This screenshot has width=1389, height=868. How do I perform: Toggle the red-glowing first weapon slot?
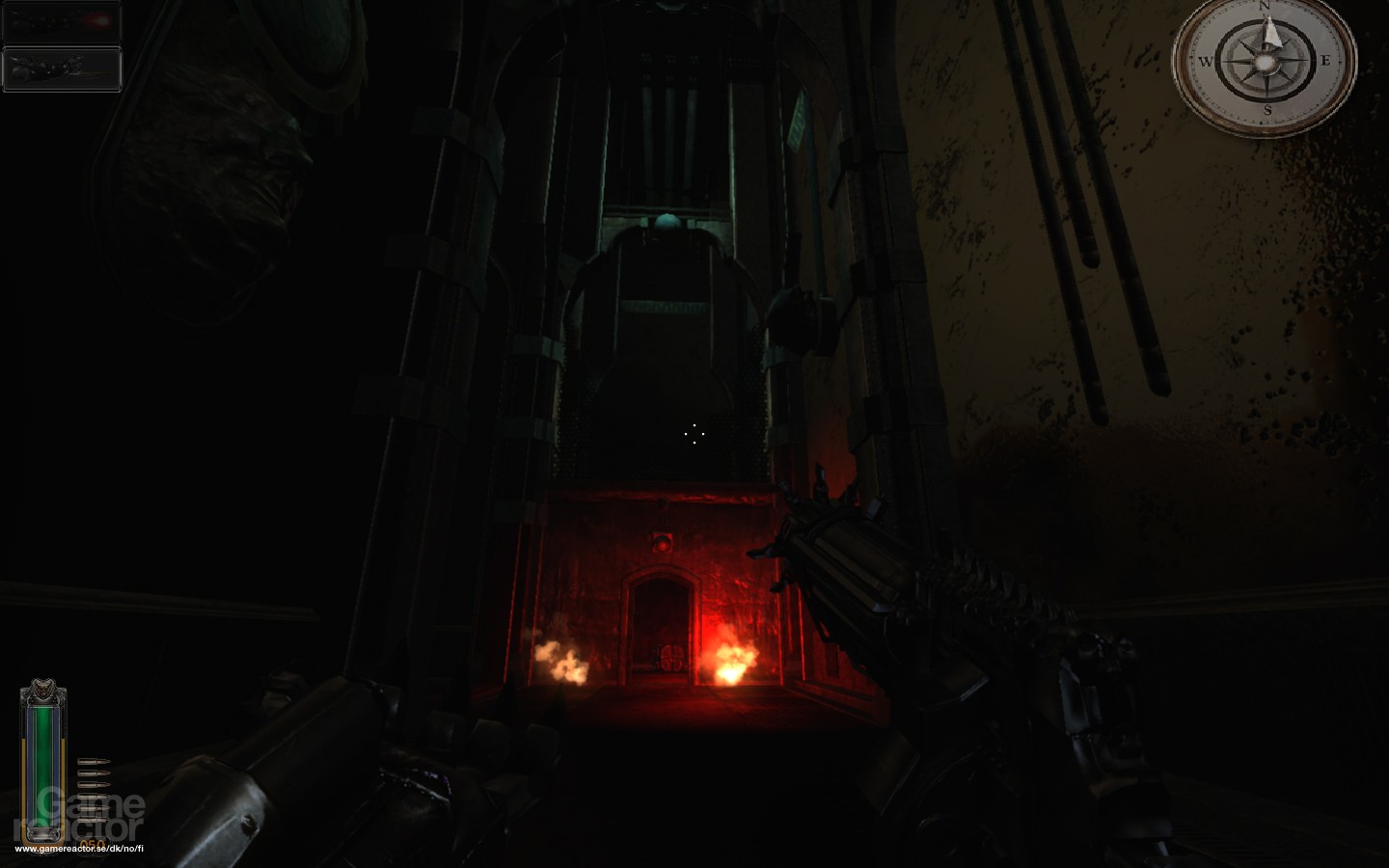tap(62, 21)
